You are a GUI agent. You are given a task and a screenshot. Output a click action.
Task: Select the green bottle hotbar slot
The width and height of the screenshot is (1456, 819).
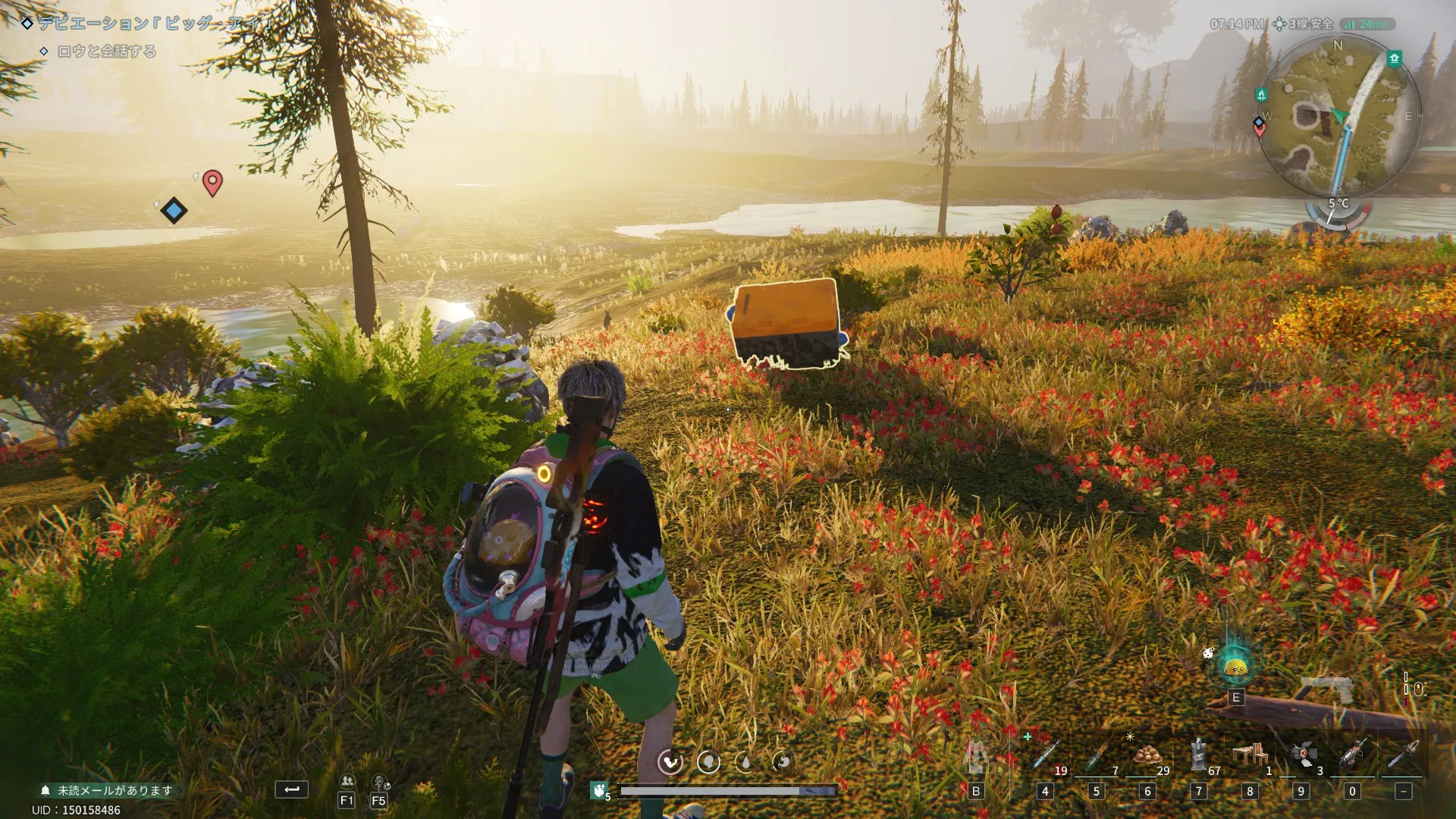(x=1096, y=757)
